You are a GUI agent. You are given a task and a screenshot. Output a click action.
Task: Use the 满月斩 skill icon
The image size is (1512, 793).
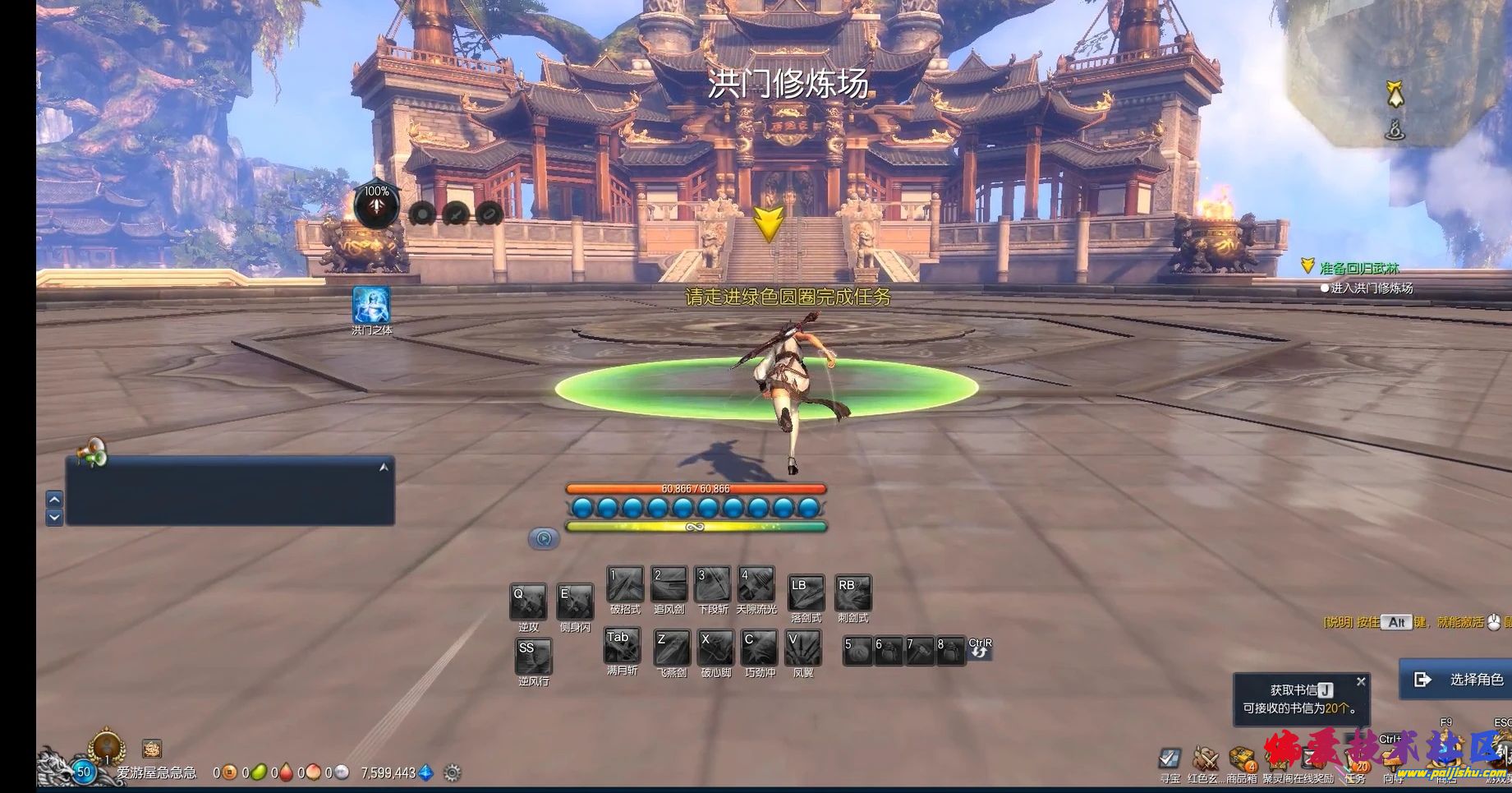622,646
